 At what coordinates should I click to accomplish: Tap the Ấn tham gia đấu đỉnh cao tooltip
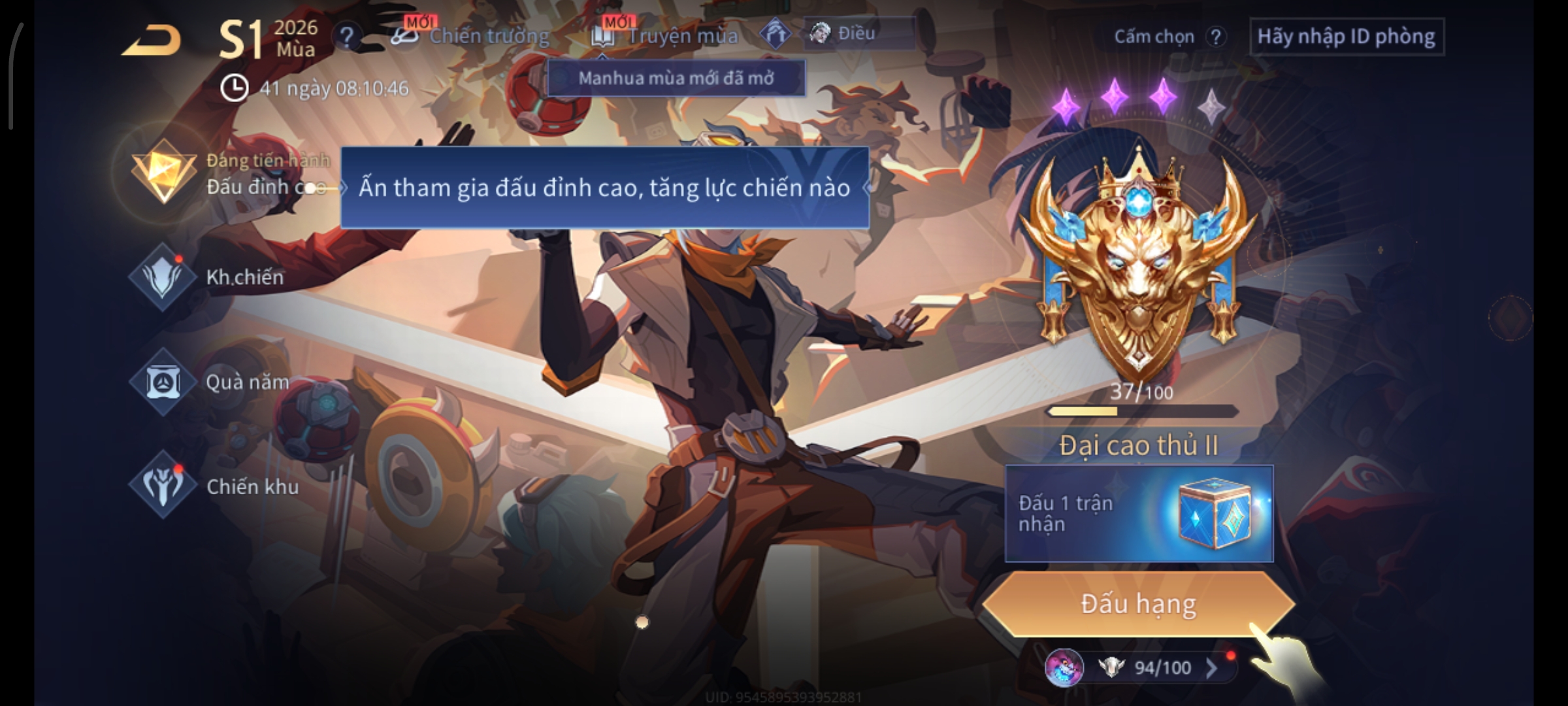tap(604, 188)
